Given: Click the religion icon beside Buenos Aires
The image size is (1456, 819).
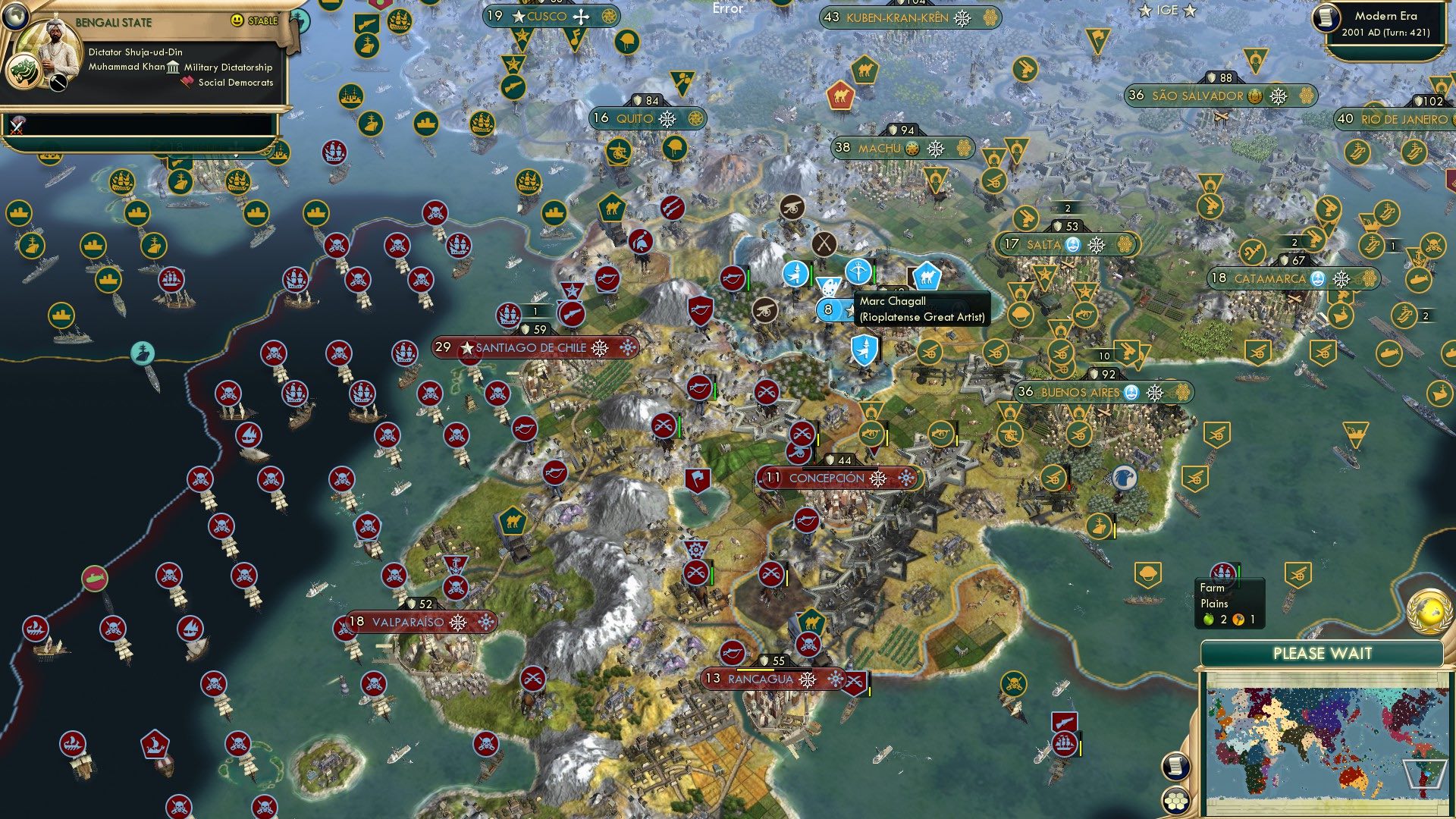Looking at the screenshot, I should point(1131,394).
